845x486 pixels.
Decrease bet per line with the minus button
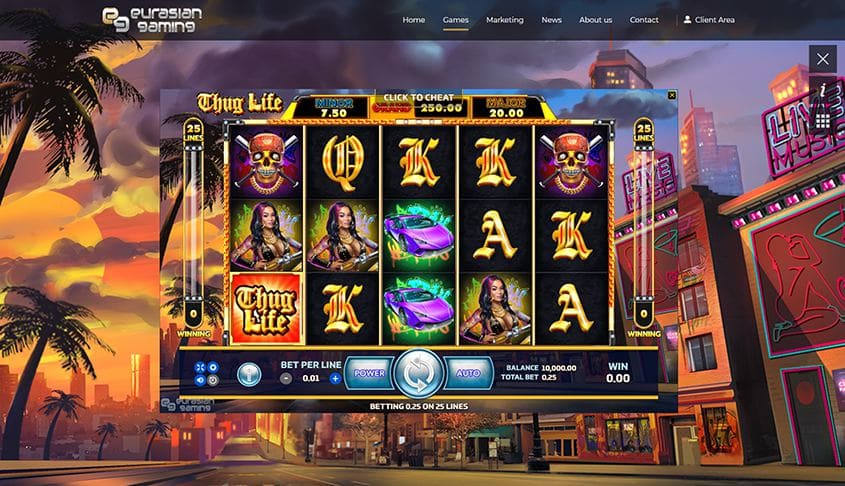[286, 379]
